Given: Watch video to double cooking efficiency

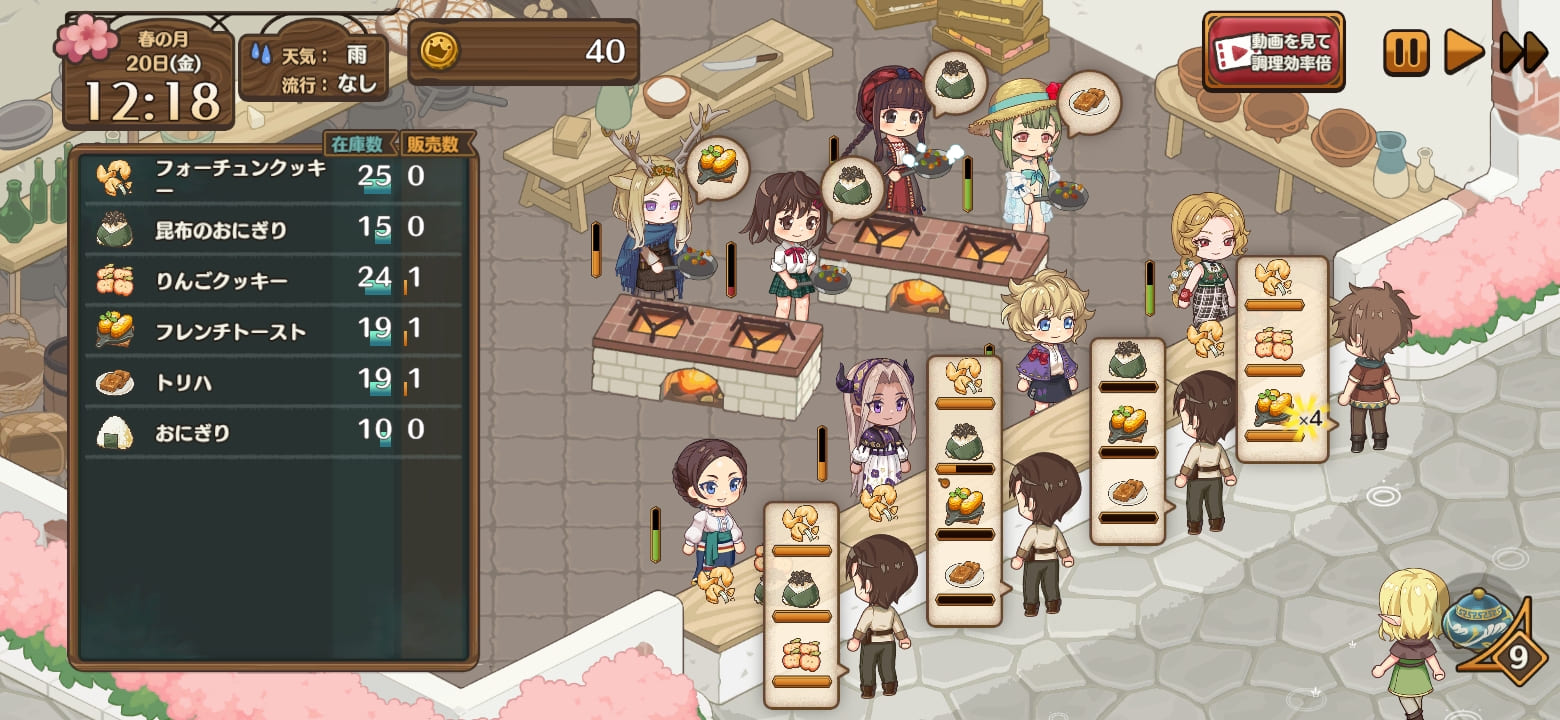Looking at the screenshot, I should click(1273, 52).
